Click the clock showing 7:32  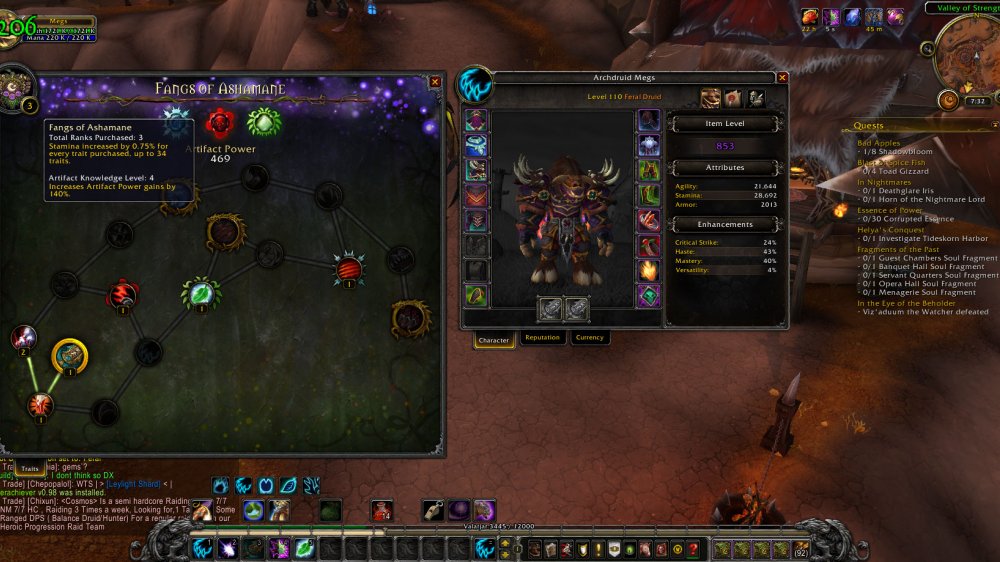[x=978, y=101]
